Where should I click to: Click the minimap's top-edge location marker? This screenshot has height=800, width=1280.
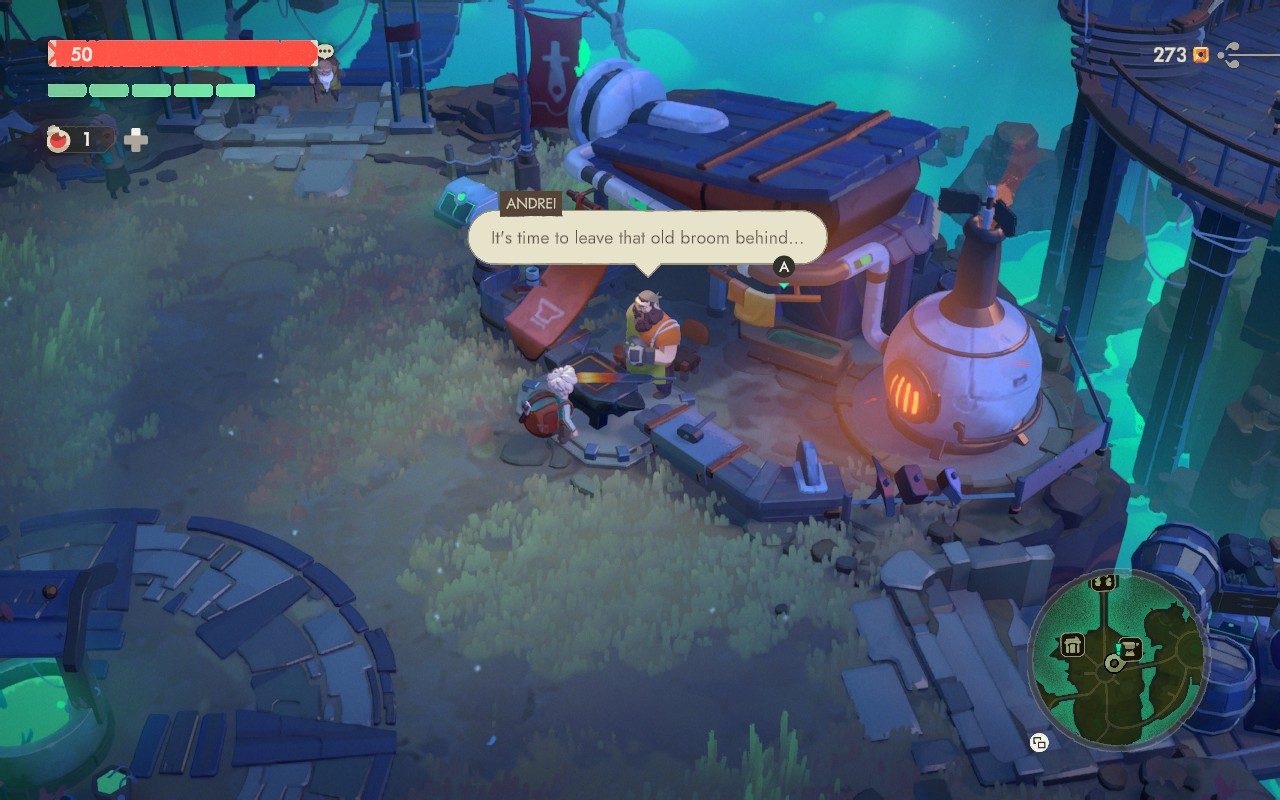pos(1104,582)
